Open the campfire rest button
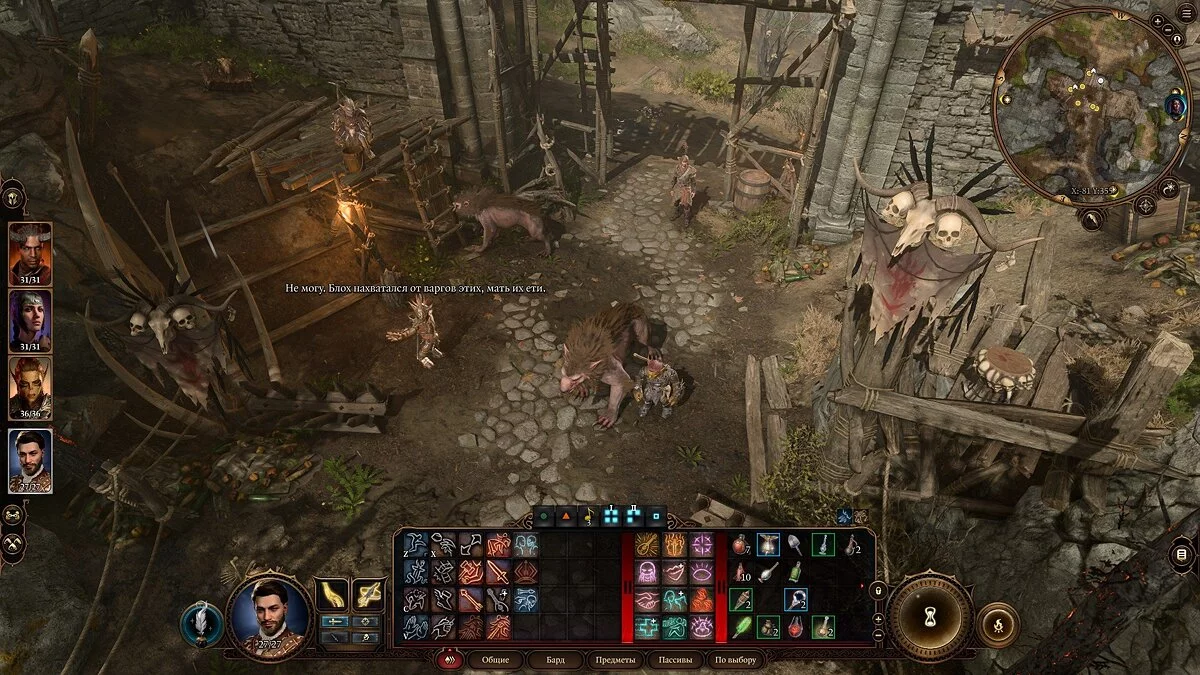1200x675 pixels. [x=997, y=625]
